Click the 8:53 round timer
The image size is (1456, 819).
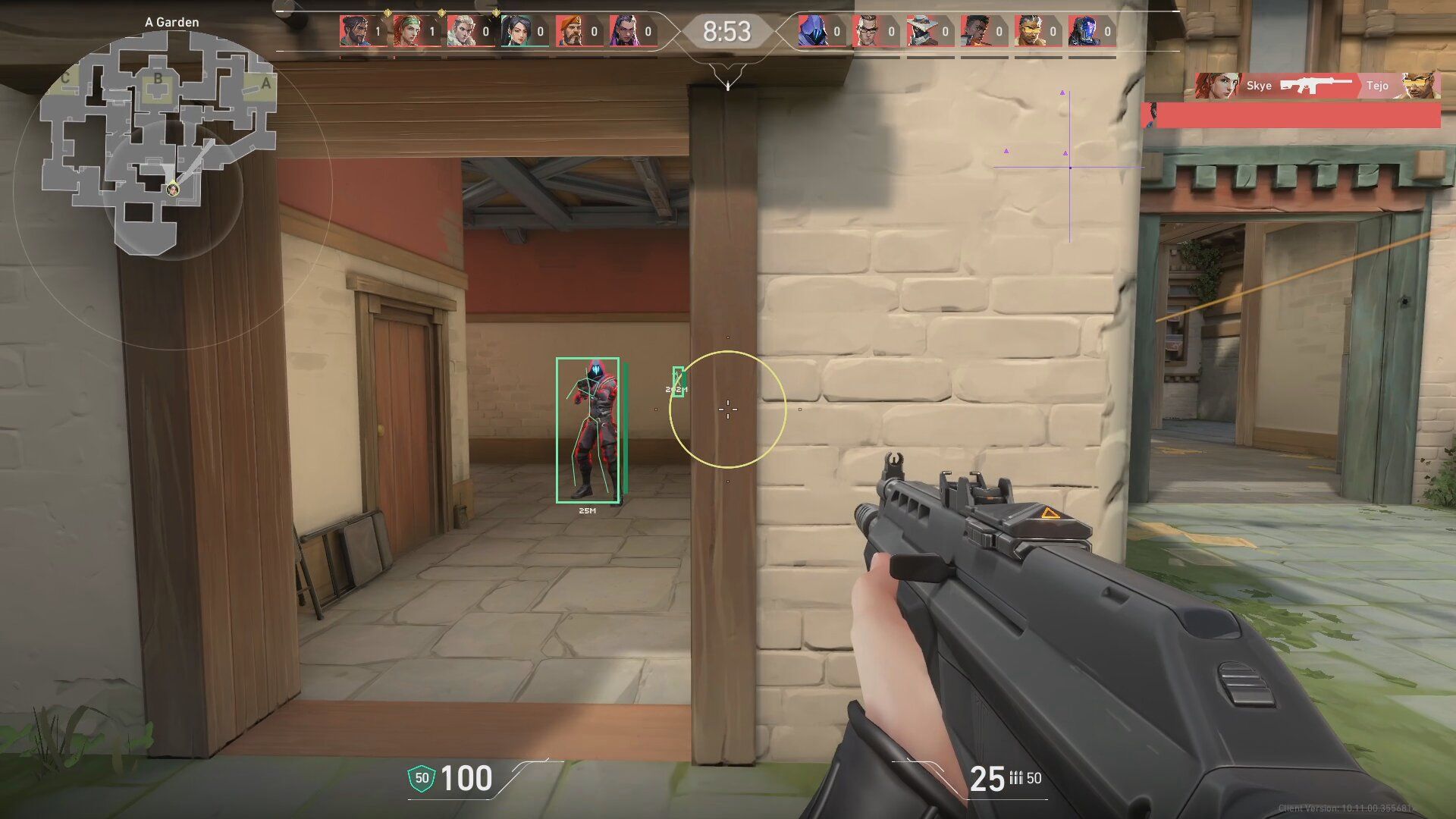727,32
